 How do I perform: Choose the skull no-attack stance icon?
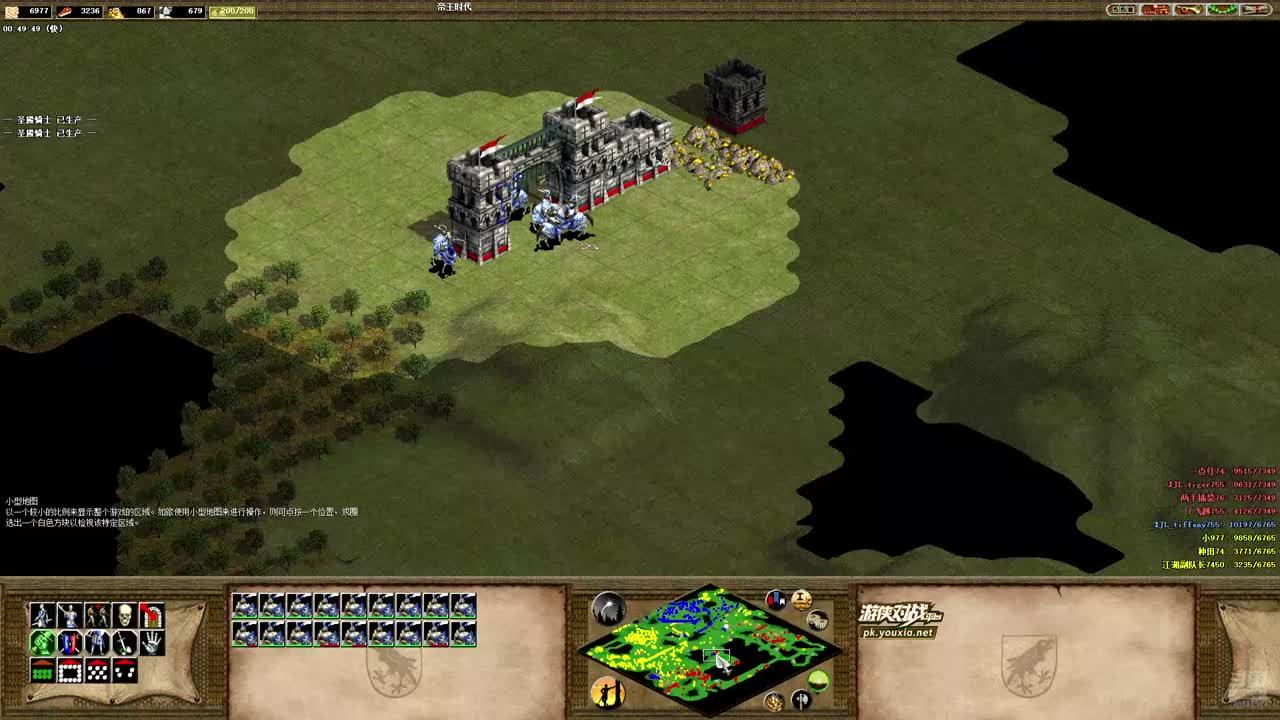(x=124, y=615)
